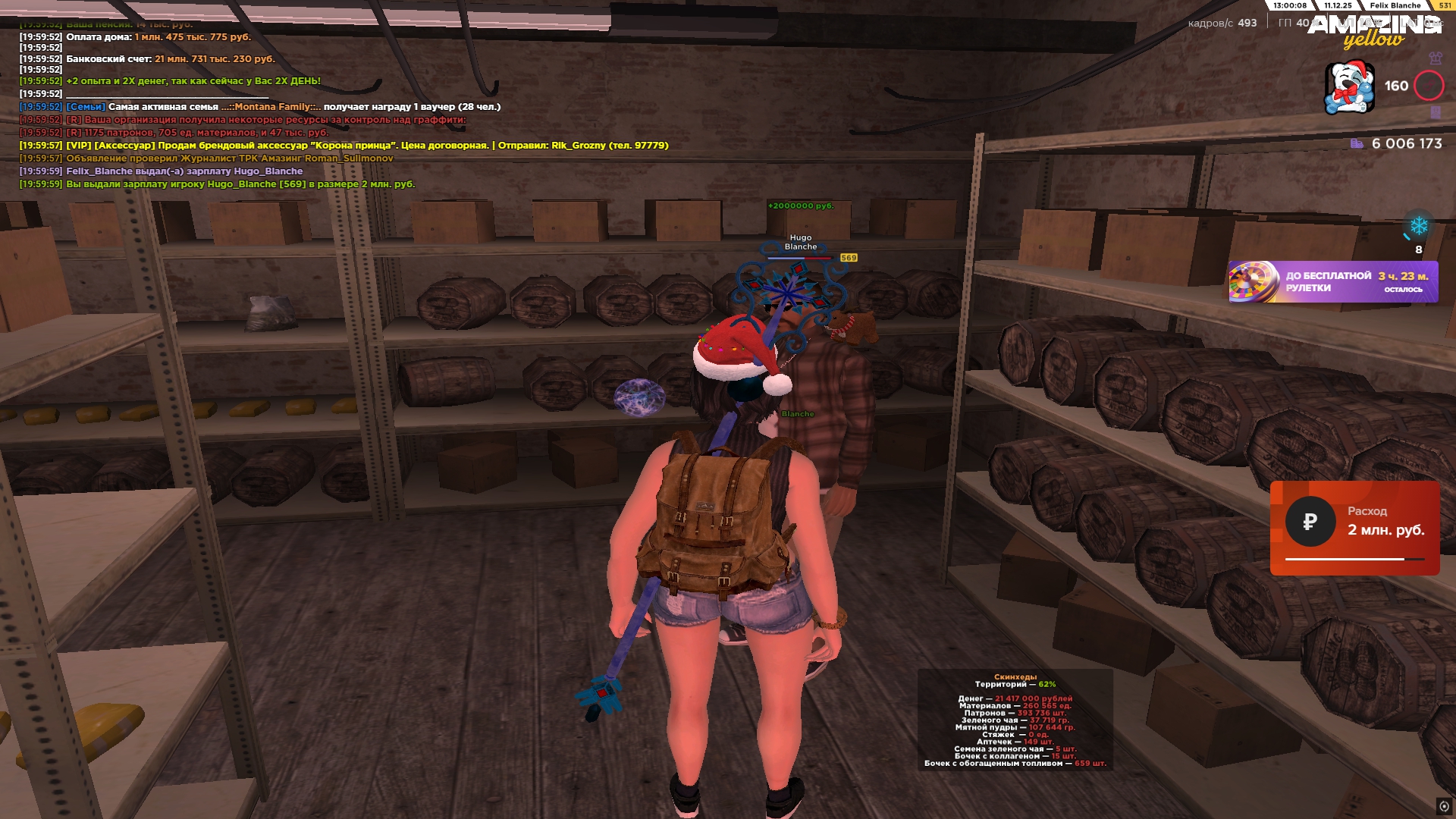This screenshot has height=819, width=1456.
Task: Click the purple armor vest icon
Action: 1435,58
